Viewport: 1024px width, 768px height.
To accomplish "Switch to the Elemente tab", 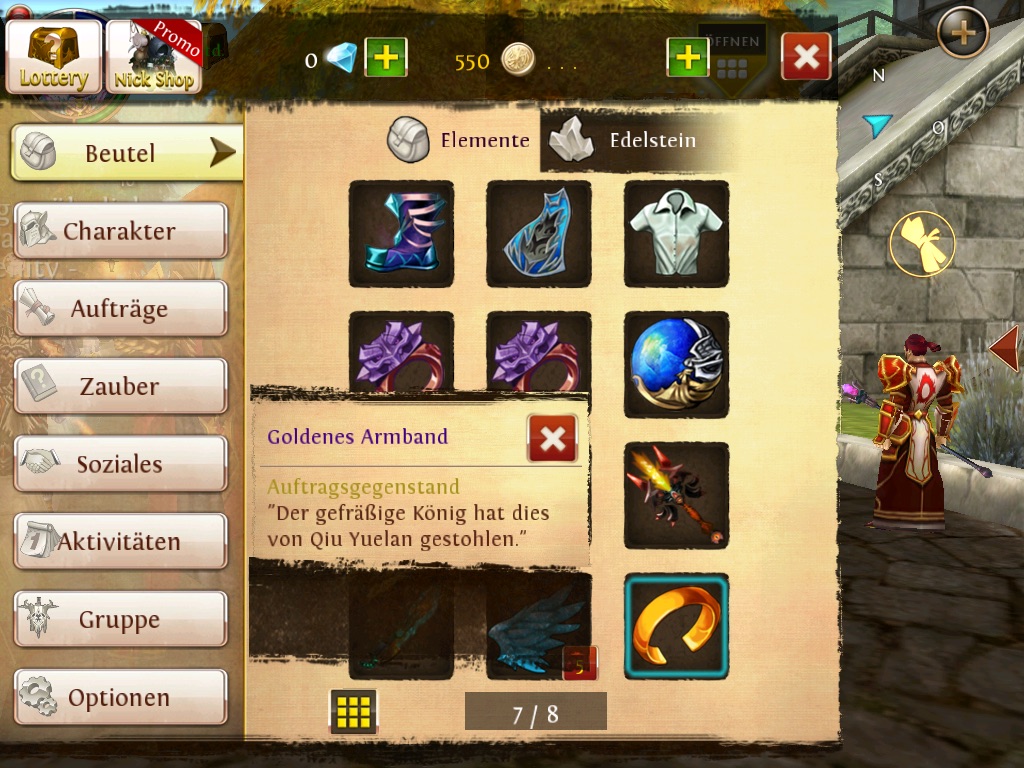I will click(460, 140).
